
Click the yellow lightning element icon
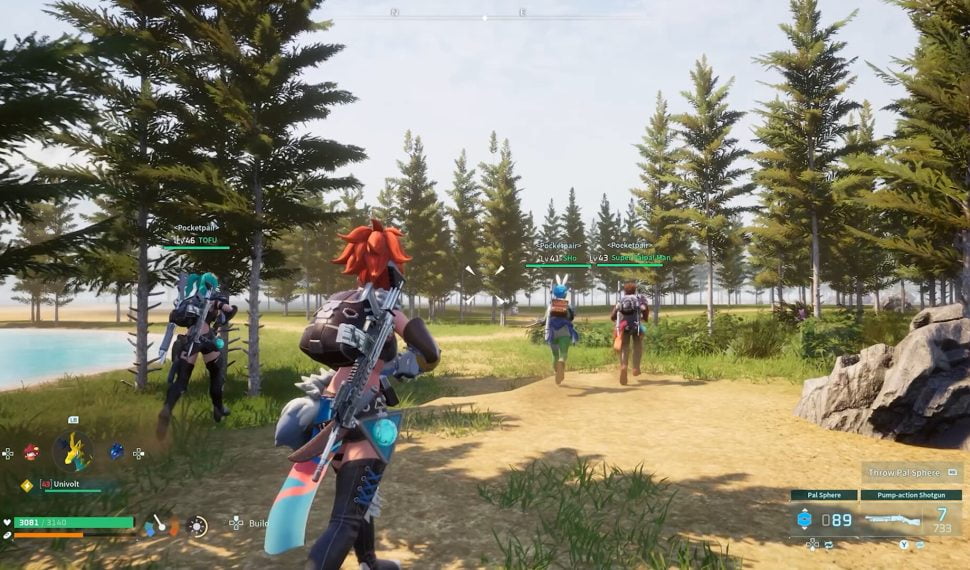[x=27, y=485]
